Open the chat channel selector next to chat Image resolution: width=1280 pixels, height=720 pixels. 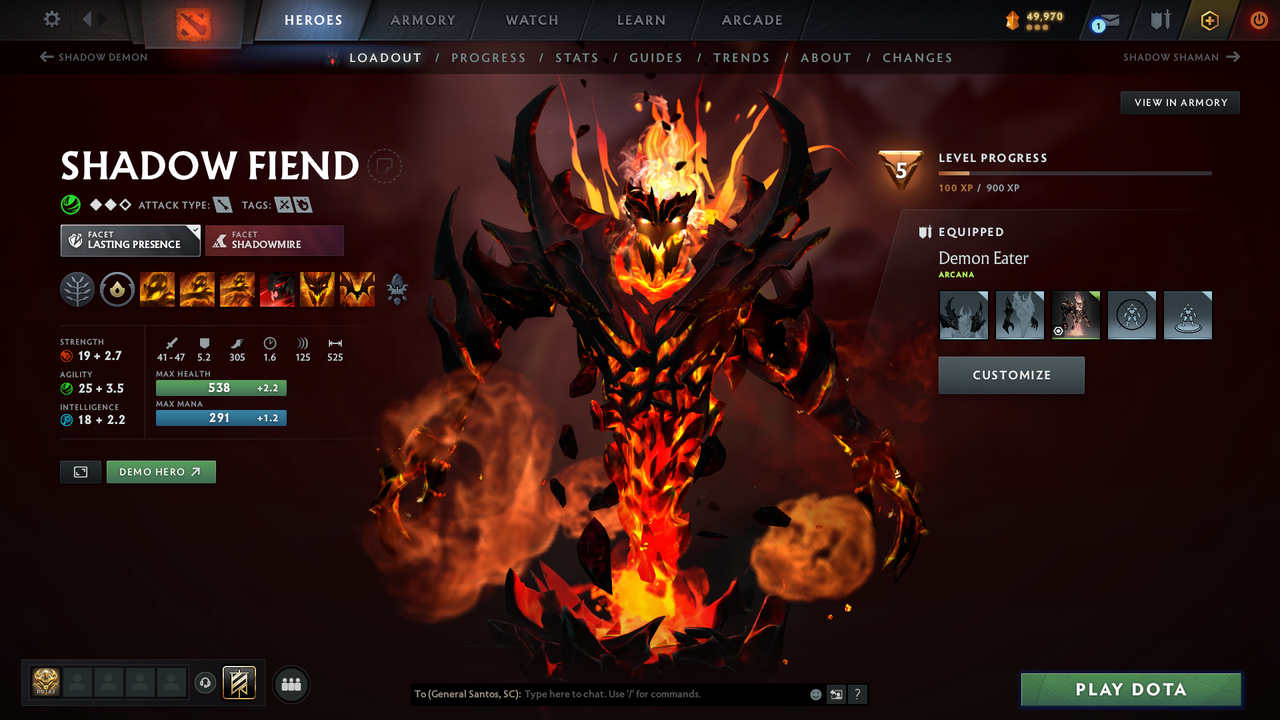point(836,694)
